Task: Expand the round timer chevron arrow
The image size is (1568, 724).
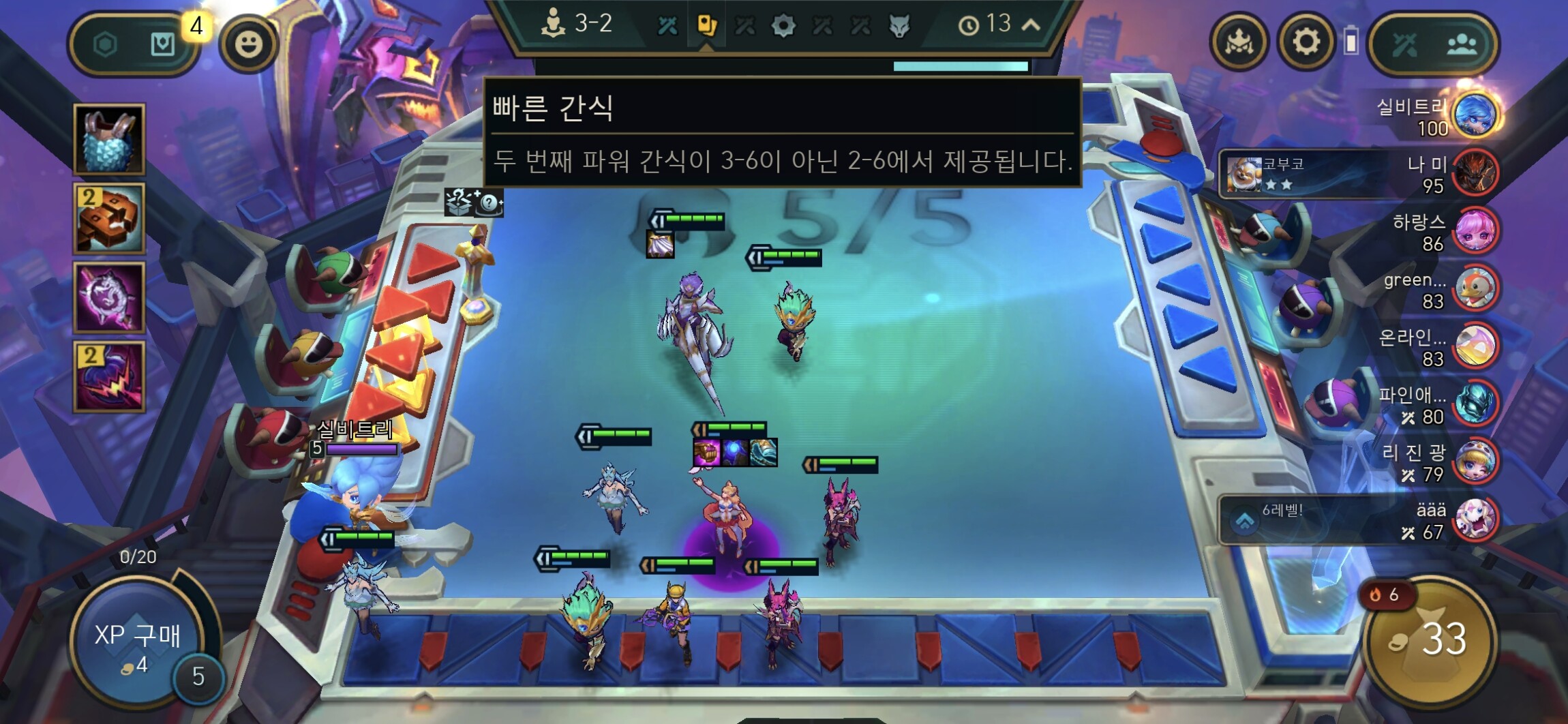Action: click(x=1031, y=25)
